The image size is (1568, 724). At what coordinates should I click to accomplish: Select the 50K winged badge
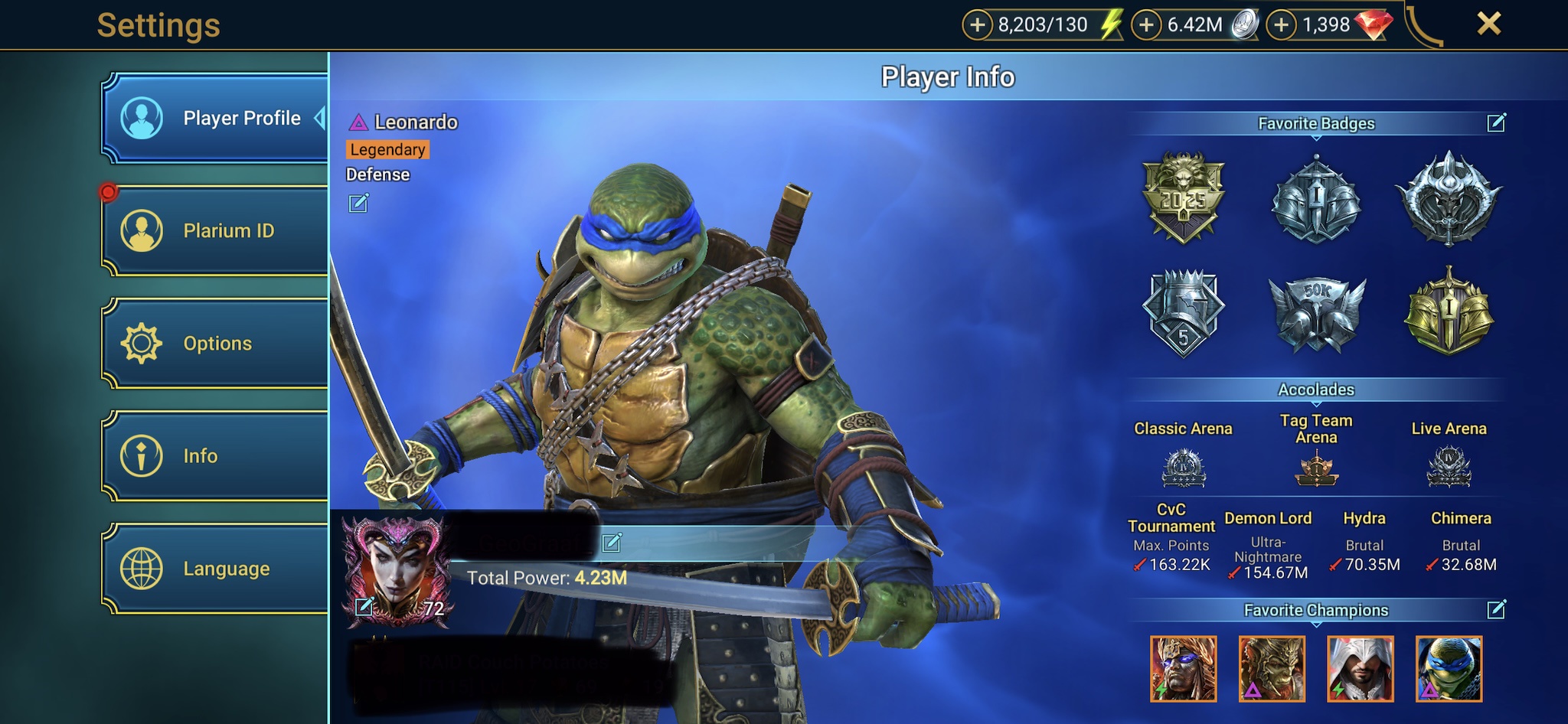[x=1316, y=313]
